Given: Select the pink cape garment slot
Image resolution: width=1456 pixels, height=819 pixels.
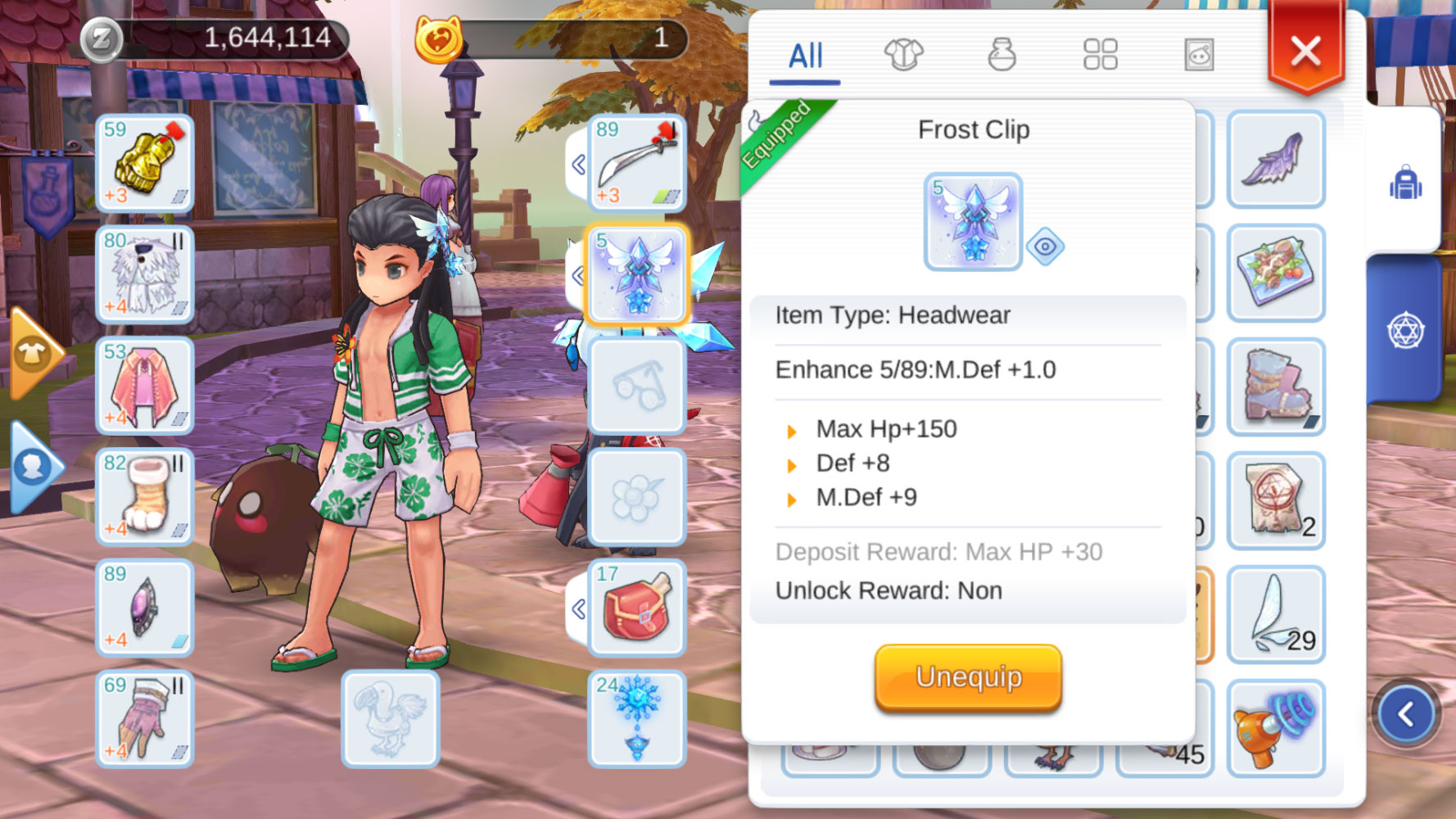Looking at the screenshot, I should 145,386.
